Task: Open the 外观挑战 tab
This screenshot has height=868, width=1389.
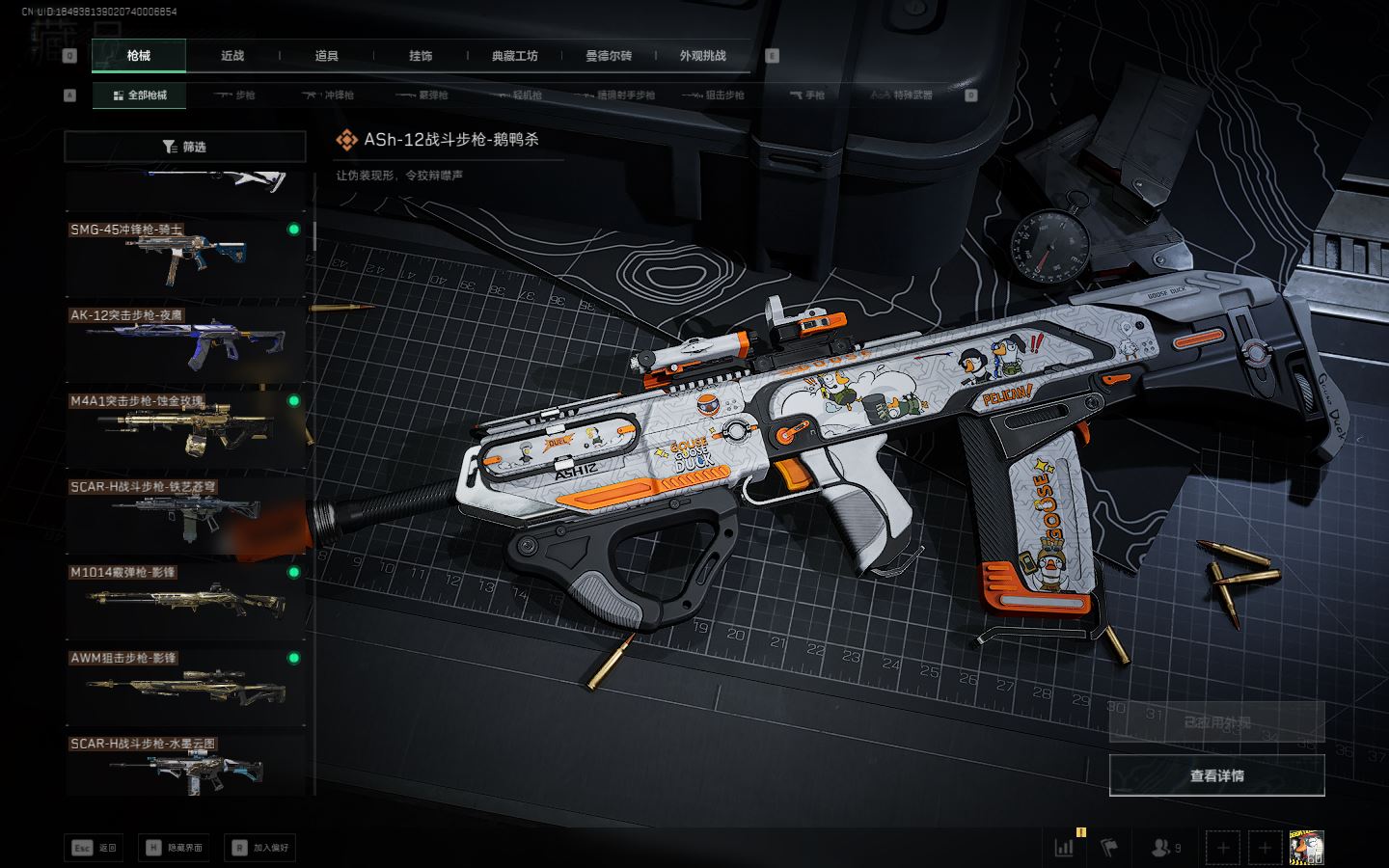Action: (x=702, y=56)
